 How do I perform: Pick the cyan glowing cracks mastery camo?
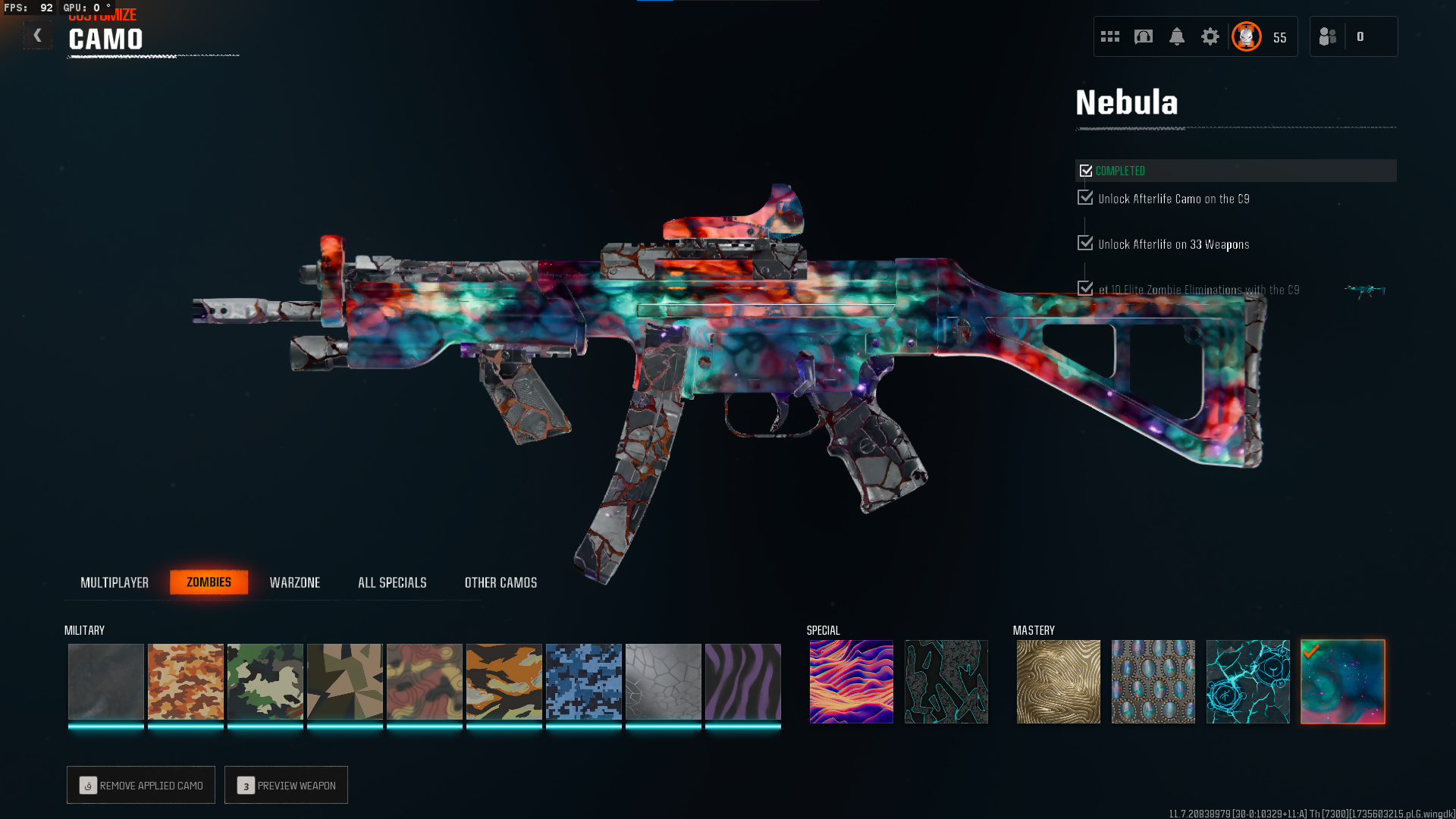tap(1247, 682)
